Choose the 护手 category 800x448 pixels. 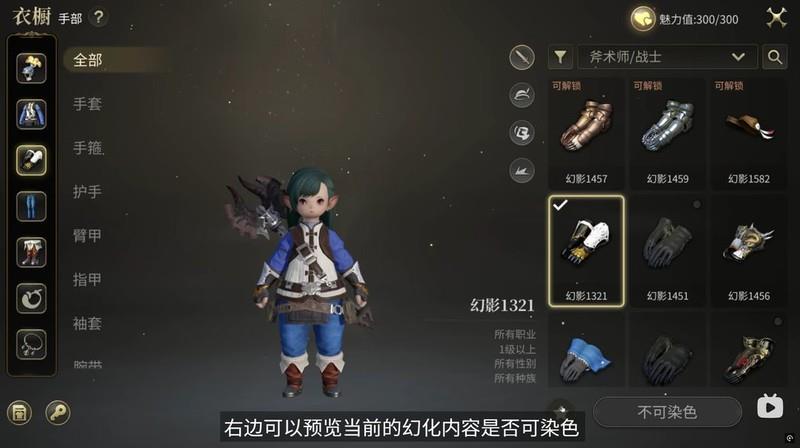[87, 191]
